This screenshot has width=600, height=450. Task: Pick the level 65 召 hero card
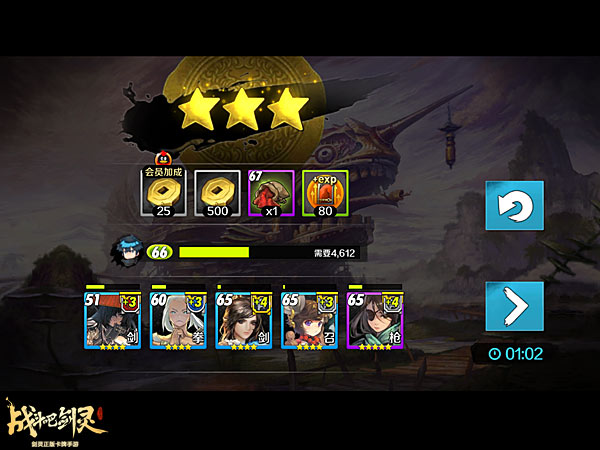pyautogui.click(x=308, y=319)
